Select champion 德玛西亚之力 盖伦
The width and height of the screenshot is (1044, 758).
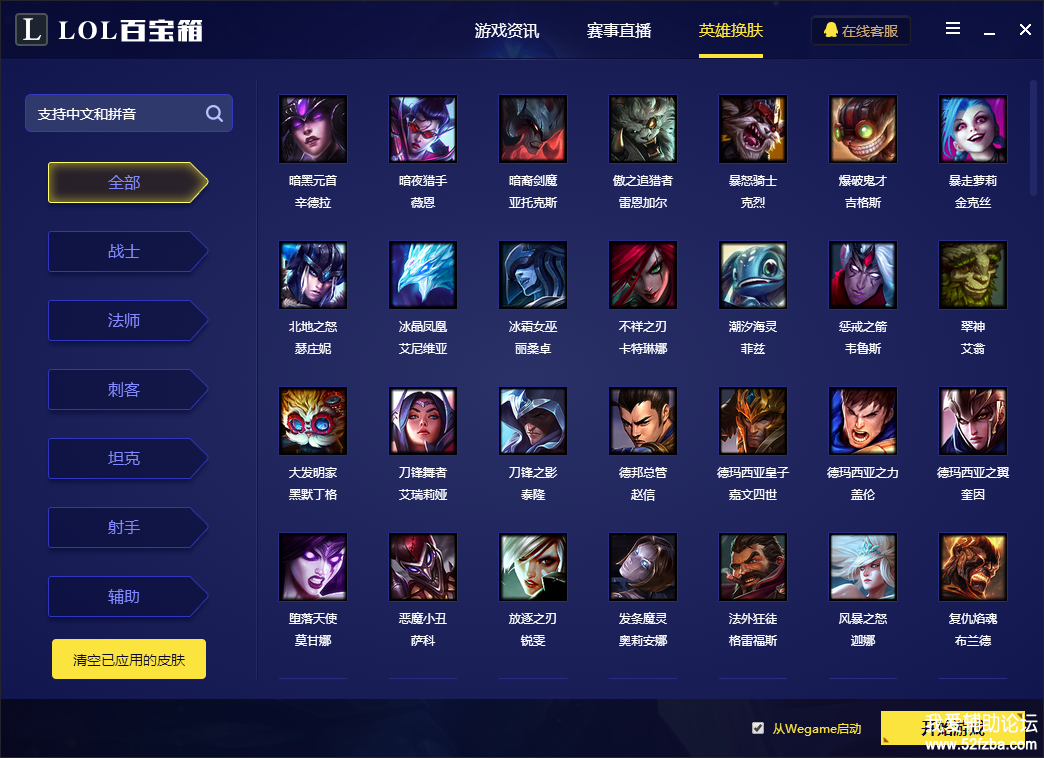coord(863,421)
